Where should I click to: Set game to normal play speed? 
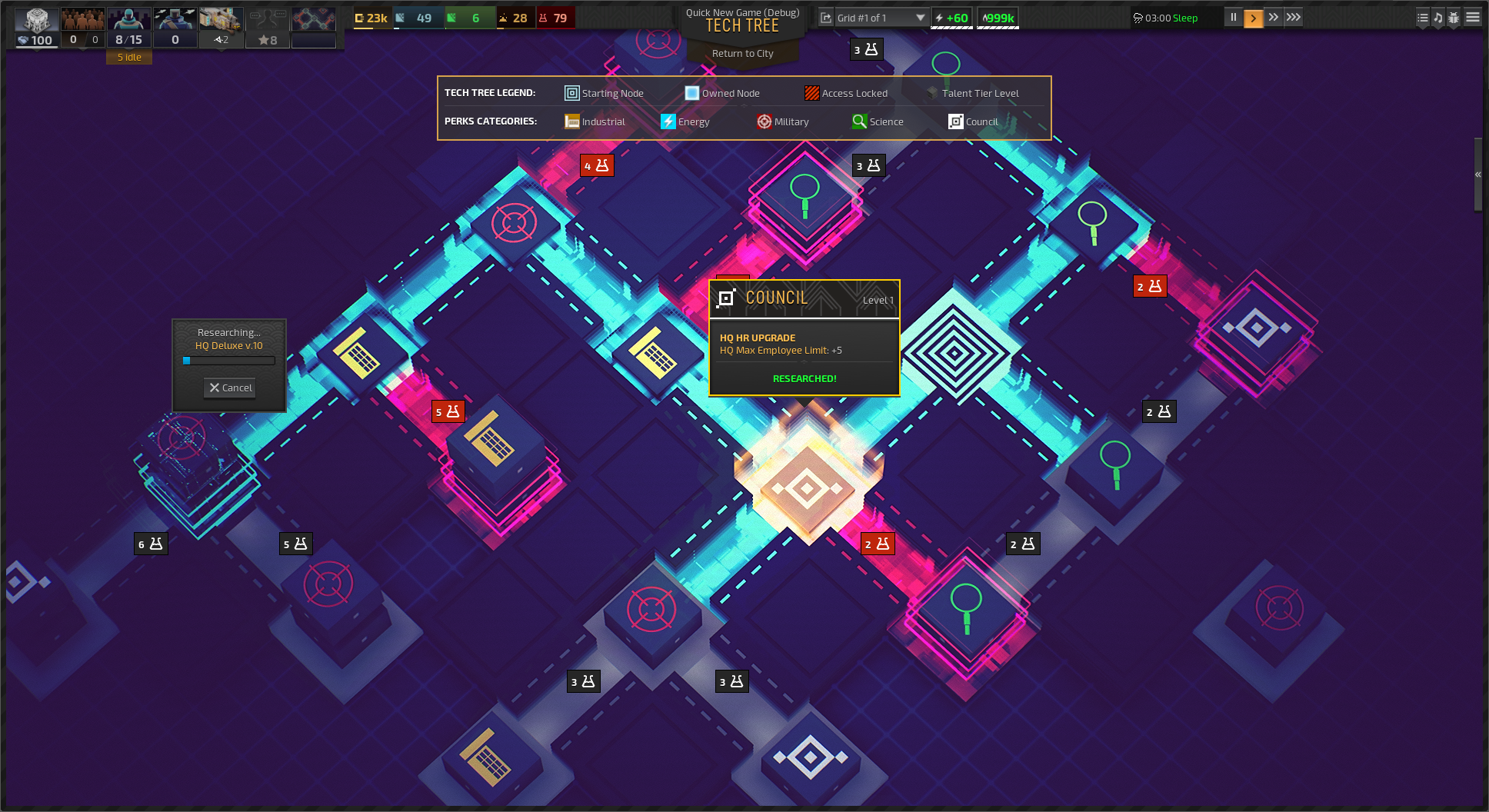pyautogui.click(x=1253, y=18)
